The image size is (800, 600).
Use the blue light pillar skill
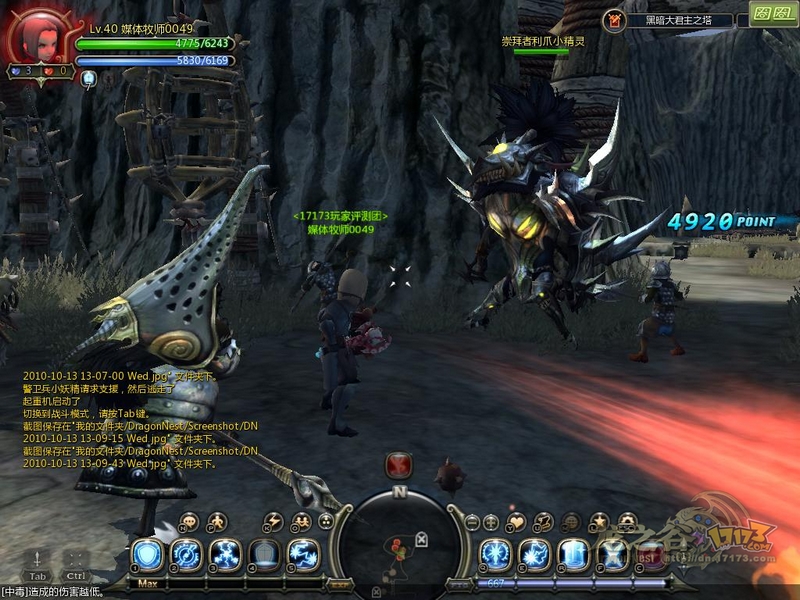click(x=573, y=554)
